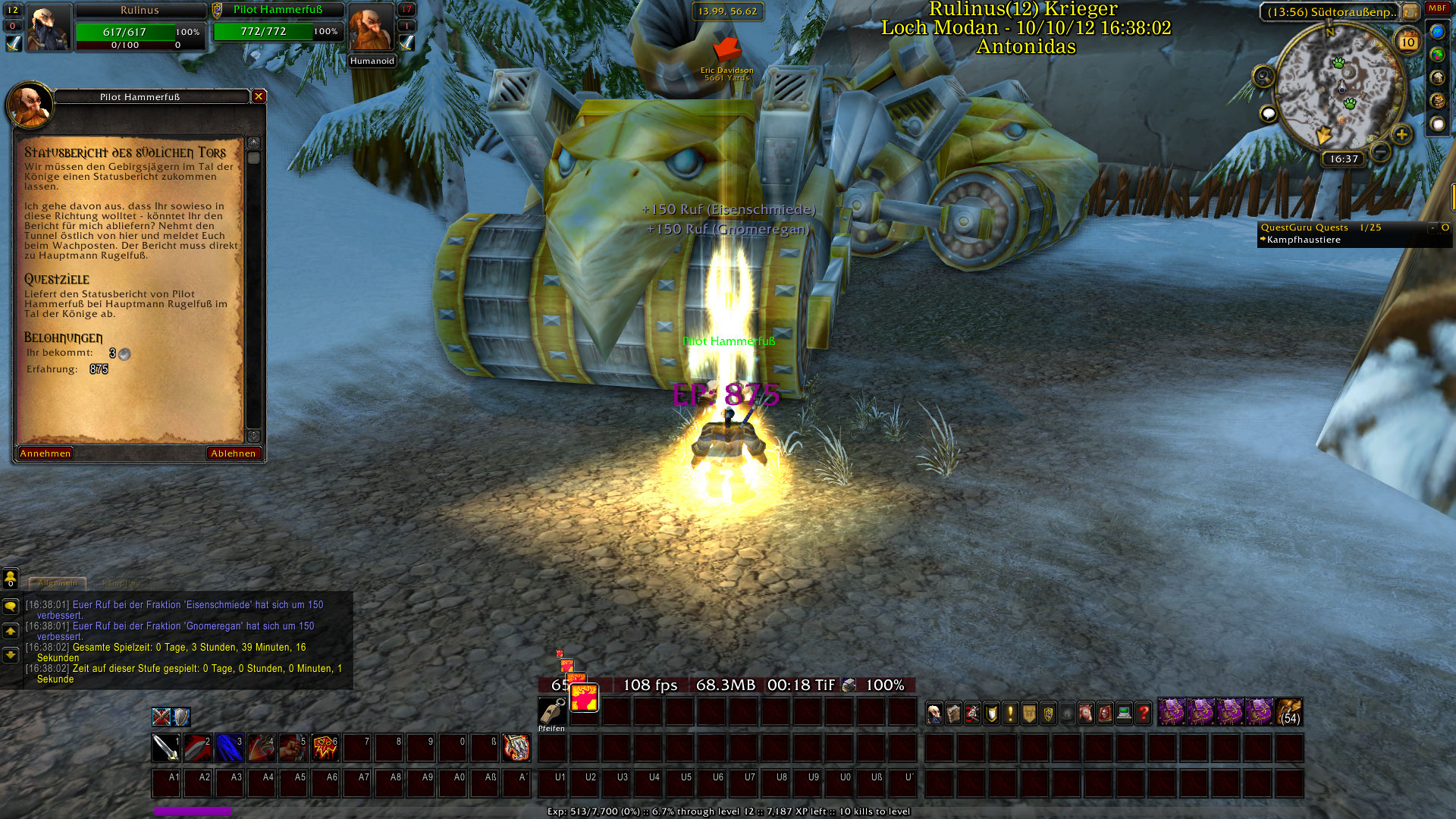The image size is (1456, 819).
Task: Open the character info micro menu button
Action: (935, 713)
